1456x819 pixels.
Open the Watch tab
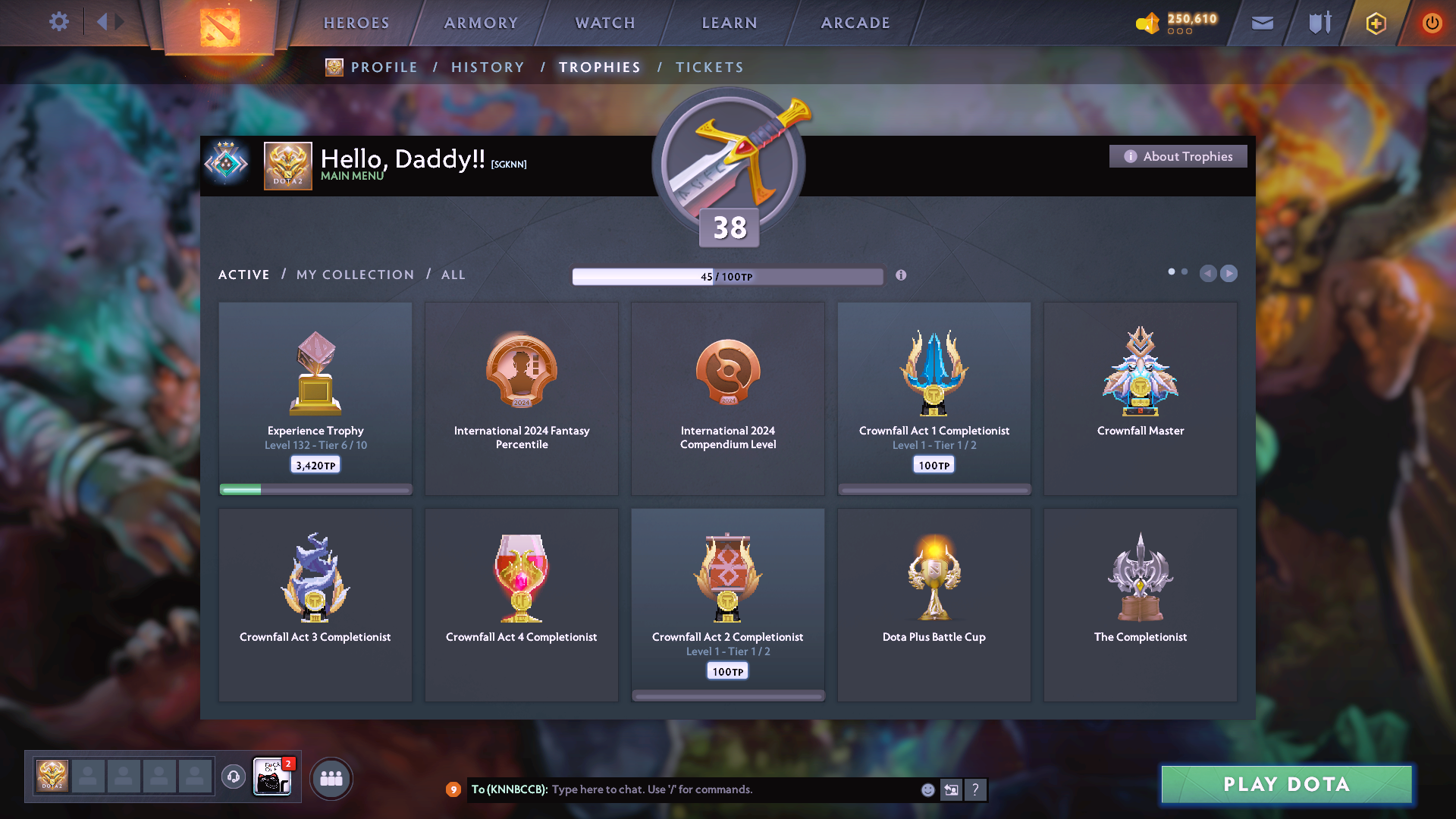[605, 23]
